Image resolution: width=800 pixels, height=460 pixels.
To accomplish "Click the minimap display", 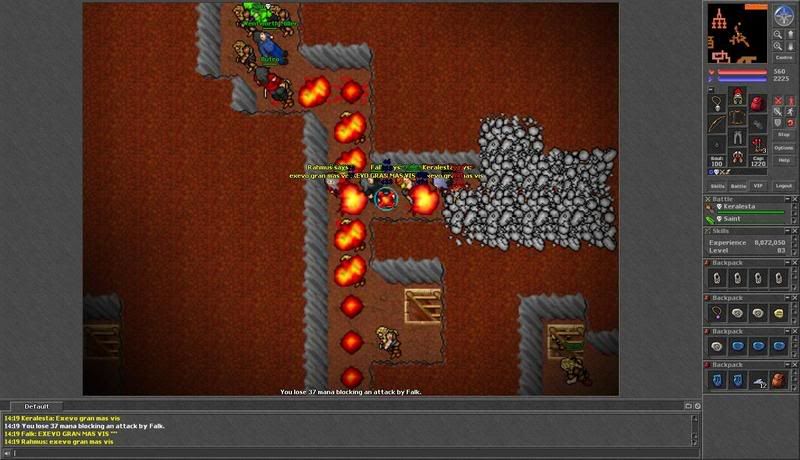I will [x=737, y=32].
